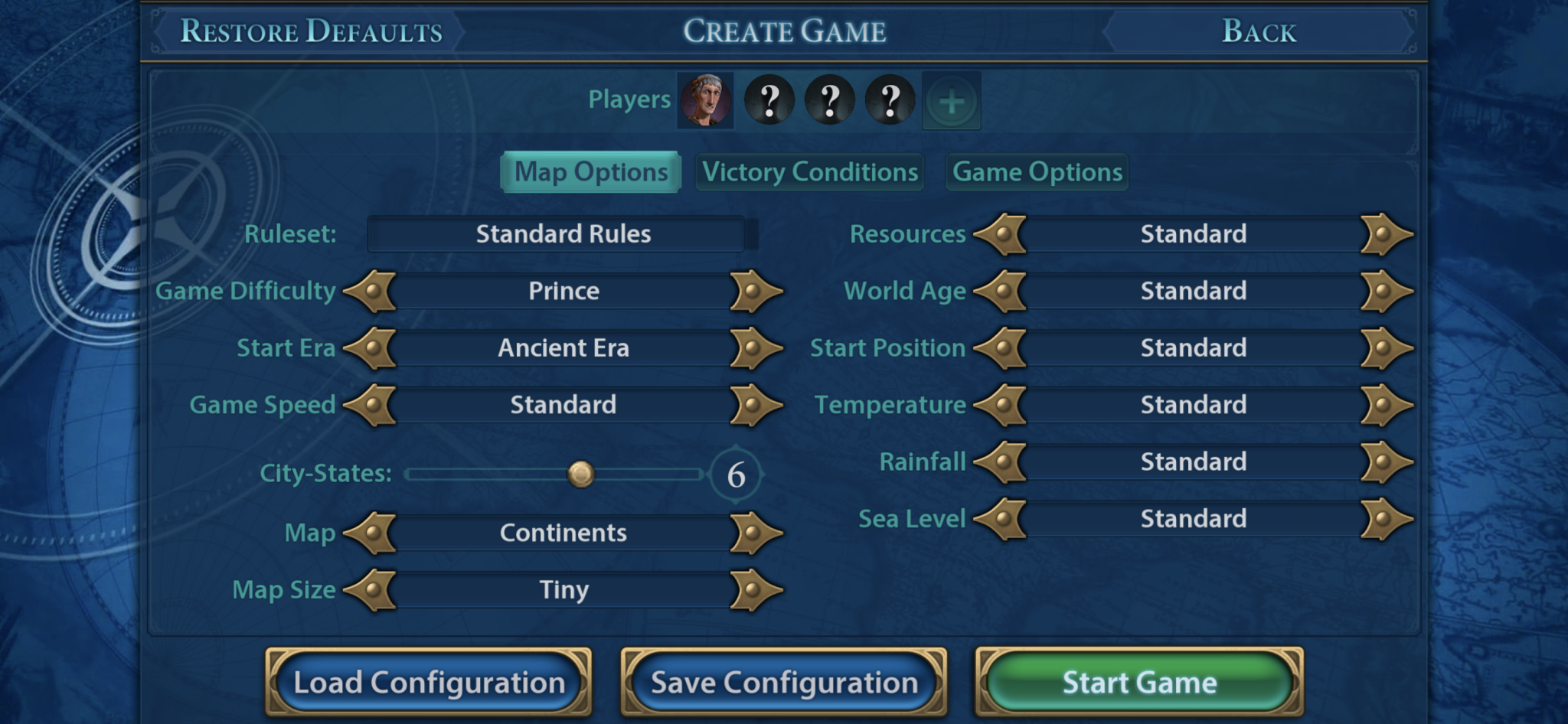Switch to the Victory Conditions tab
This screenshot has height=724, width=1568.
coord(809,172)
